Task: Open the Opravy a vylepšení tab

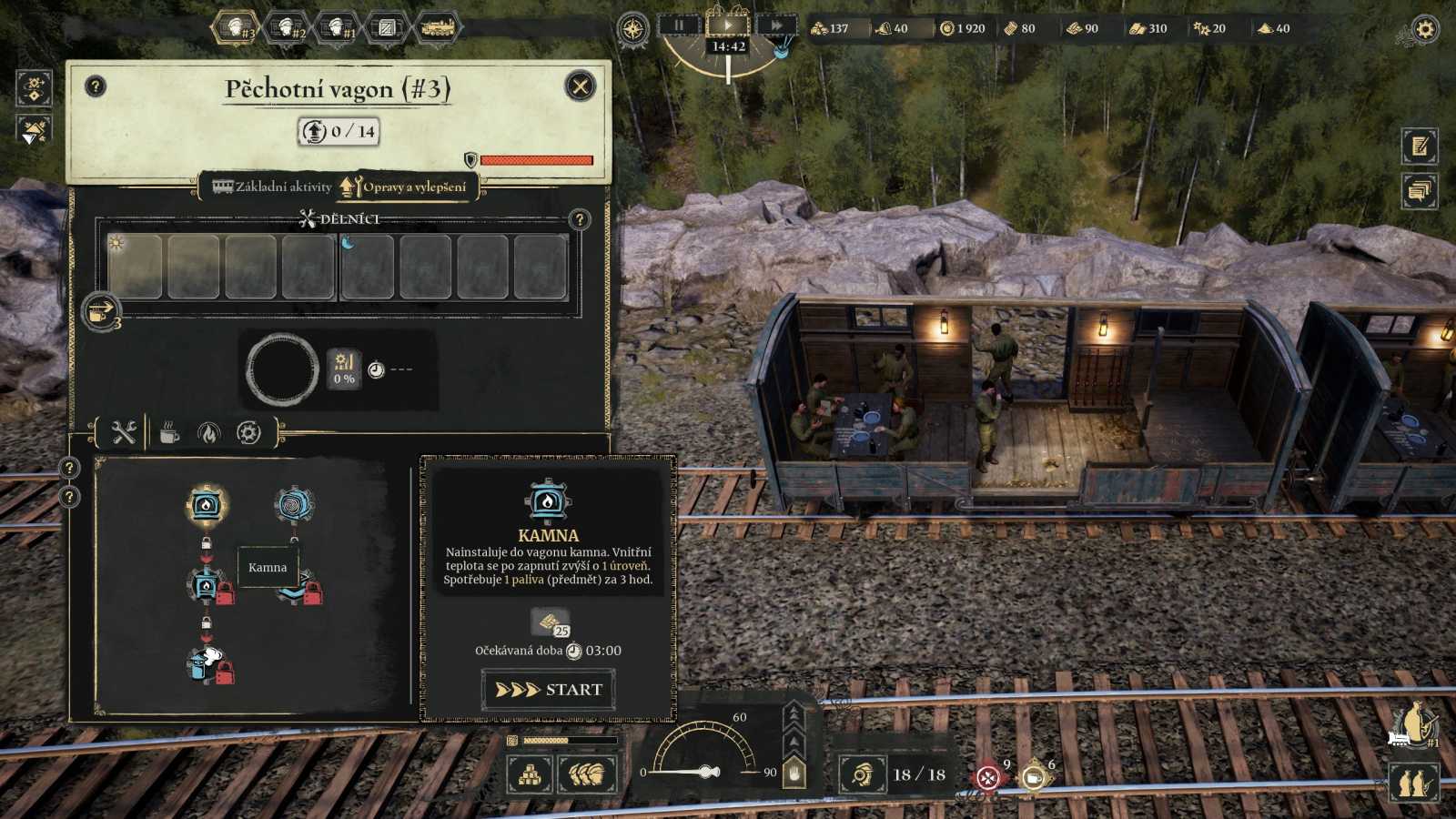Action: [407, 187]
